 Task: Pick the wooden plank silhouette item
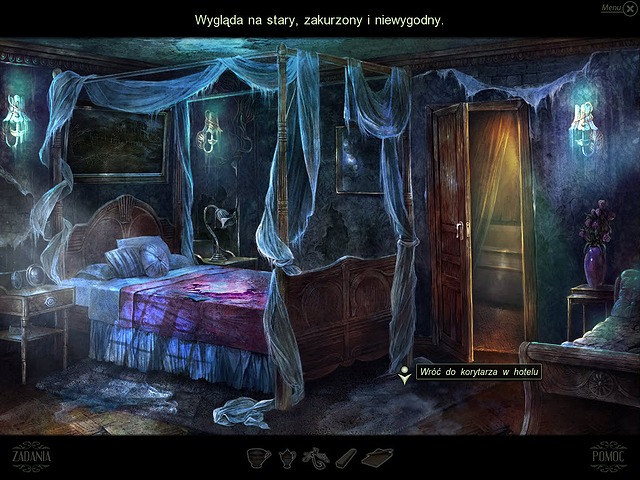coord(344,458)
